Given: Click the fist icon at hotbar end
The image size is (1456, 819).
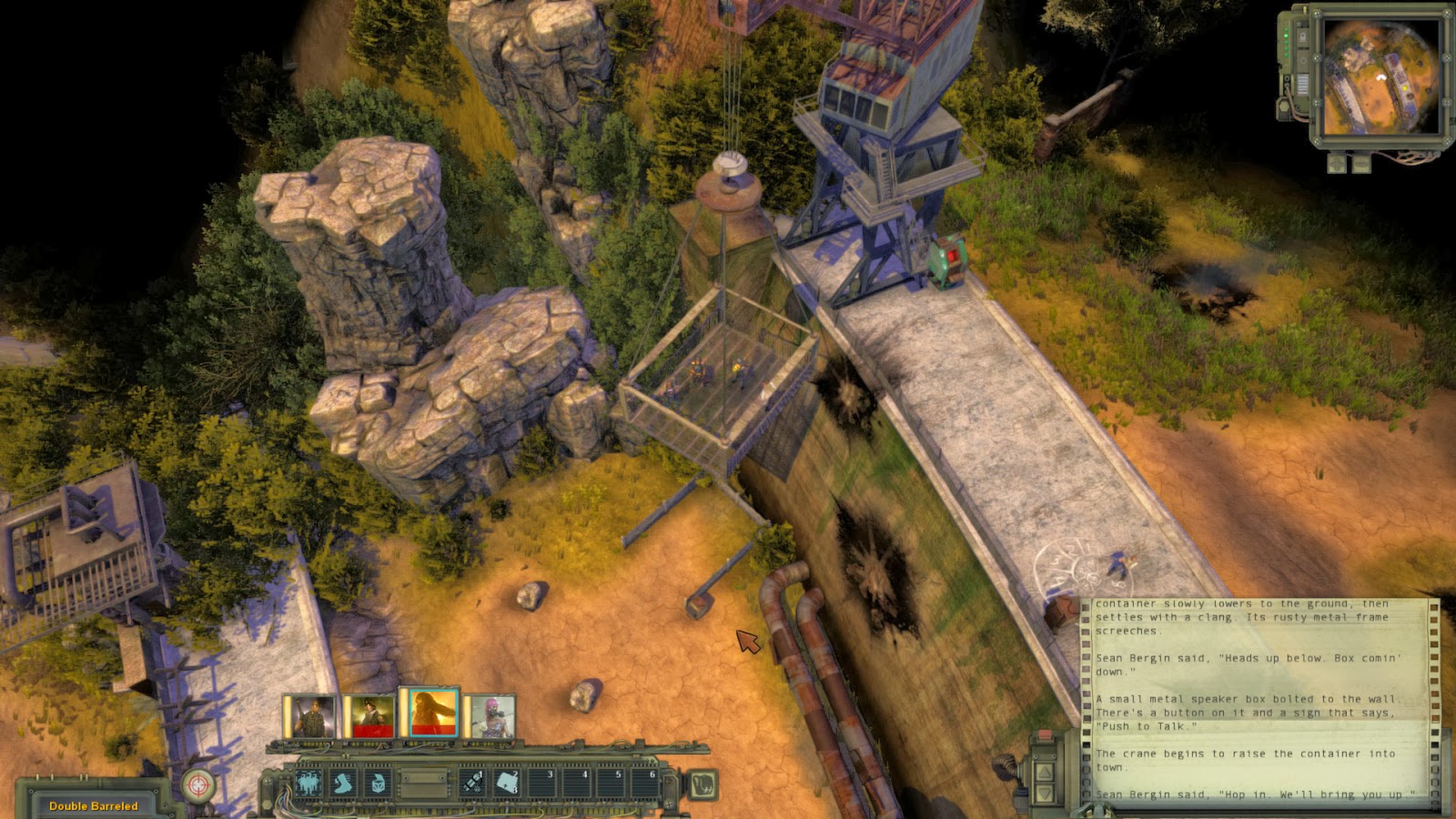Looking at the screenshot, I should click(702, 784).
